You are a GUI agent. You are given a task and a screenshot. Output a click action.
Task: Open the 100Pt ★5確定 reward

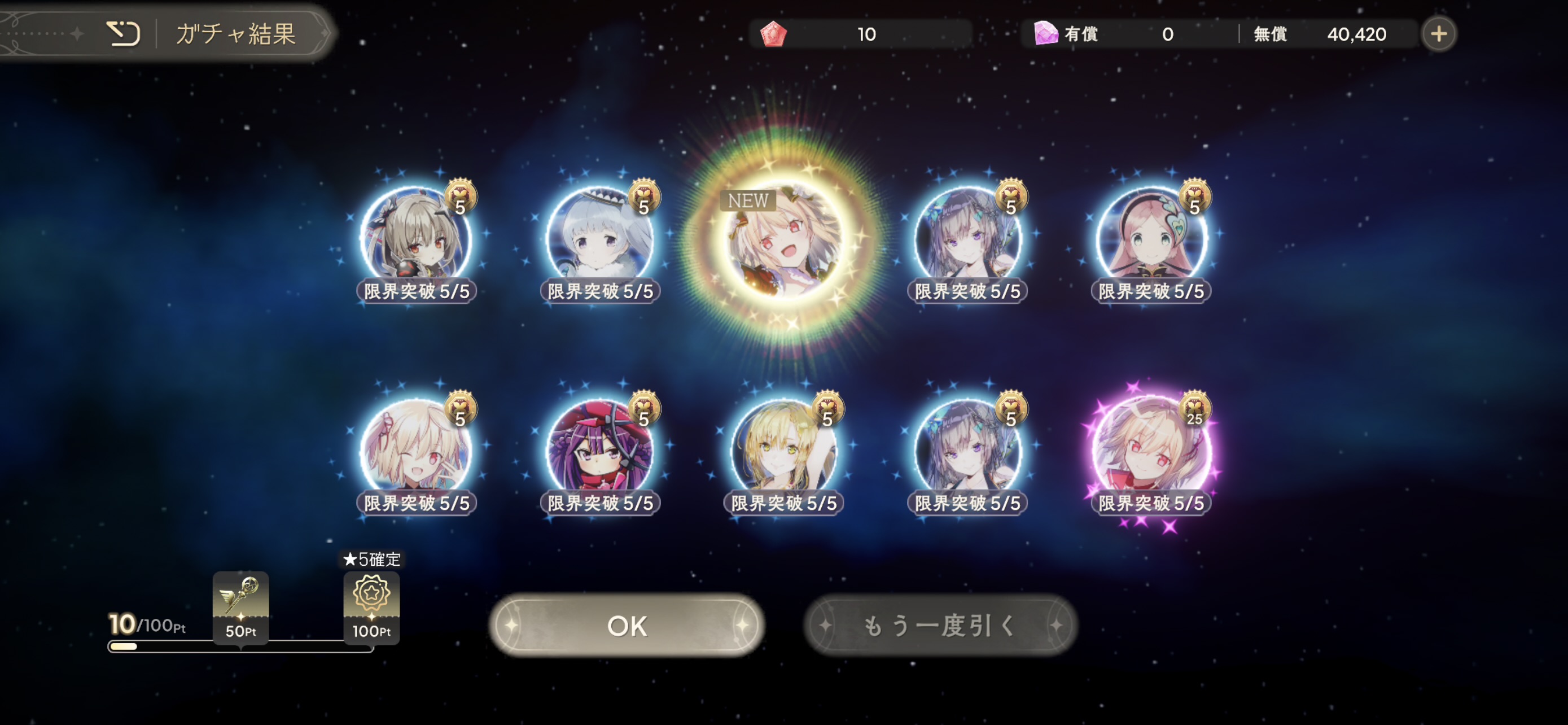coord(371,606)
